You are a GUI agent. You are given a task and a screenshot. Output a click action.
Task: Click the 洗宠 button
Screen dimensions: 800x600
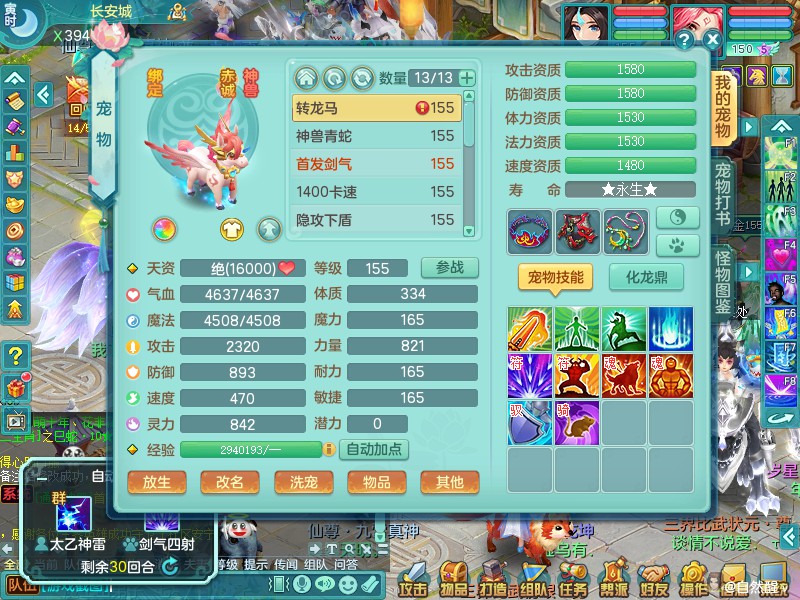point(303,481)
